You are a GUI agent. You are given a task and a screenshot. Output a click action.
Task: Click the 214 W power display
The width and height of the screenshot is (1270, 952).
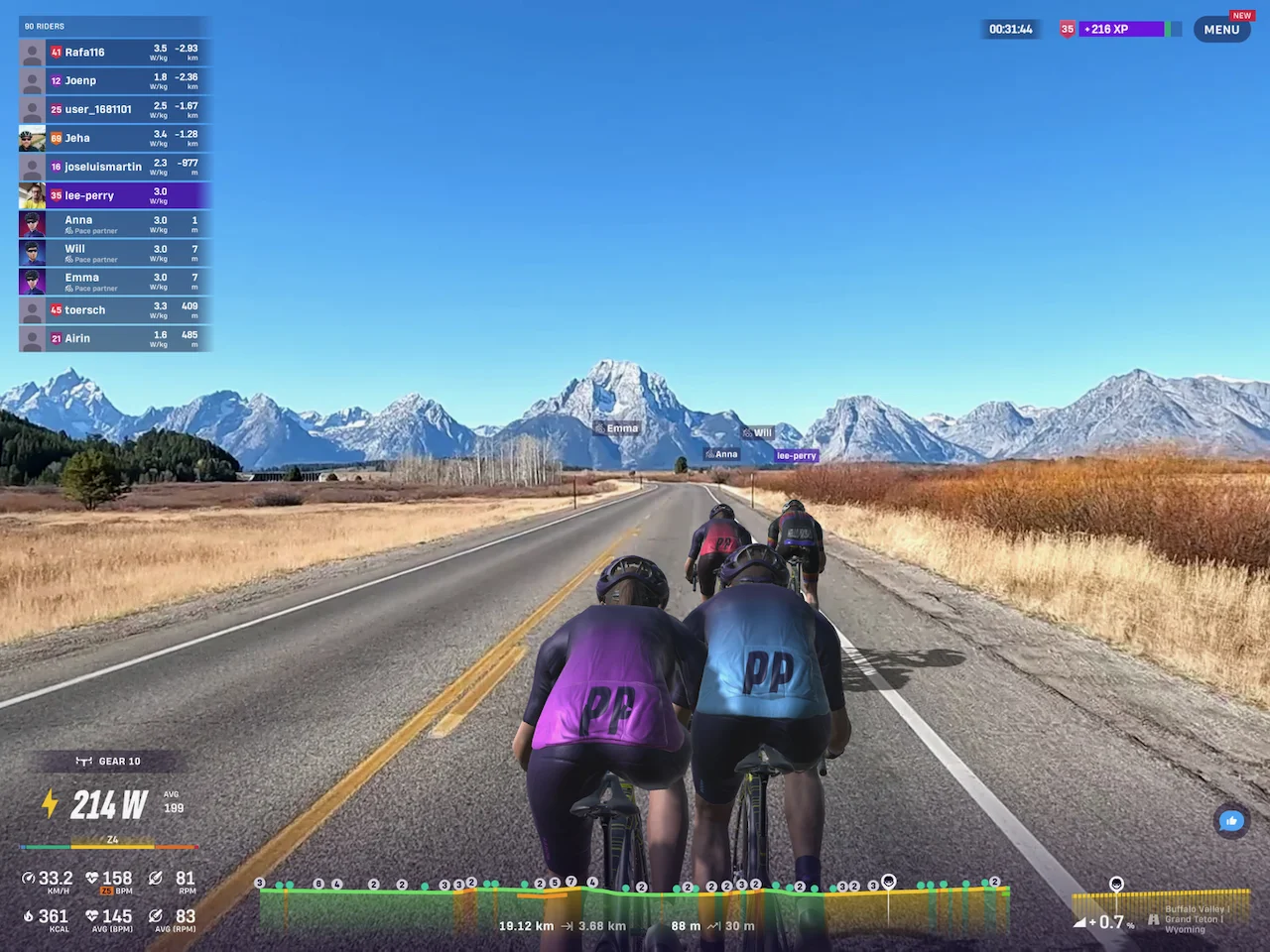[109, 805]
